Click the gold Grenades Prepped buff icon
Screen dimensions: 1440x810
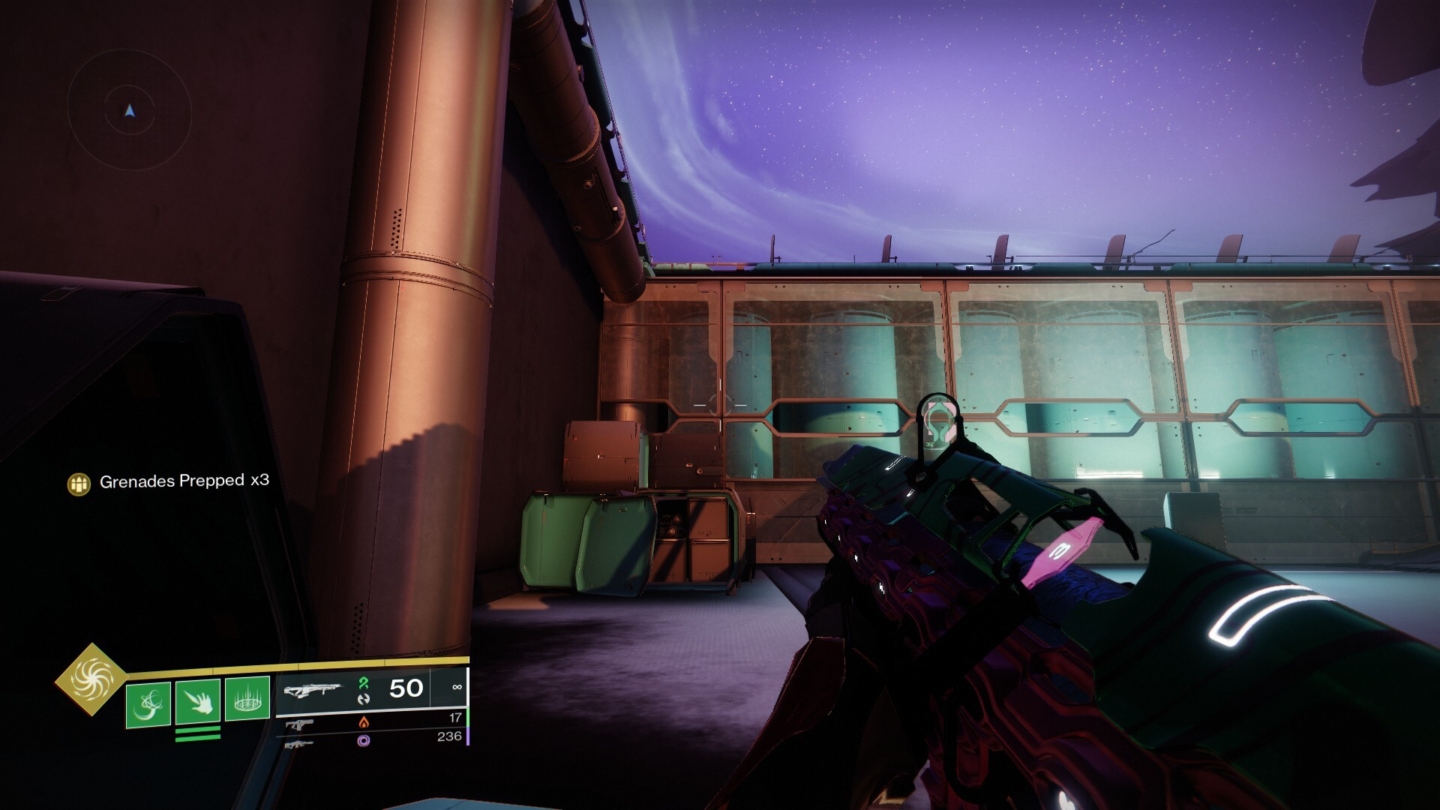78,484
